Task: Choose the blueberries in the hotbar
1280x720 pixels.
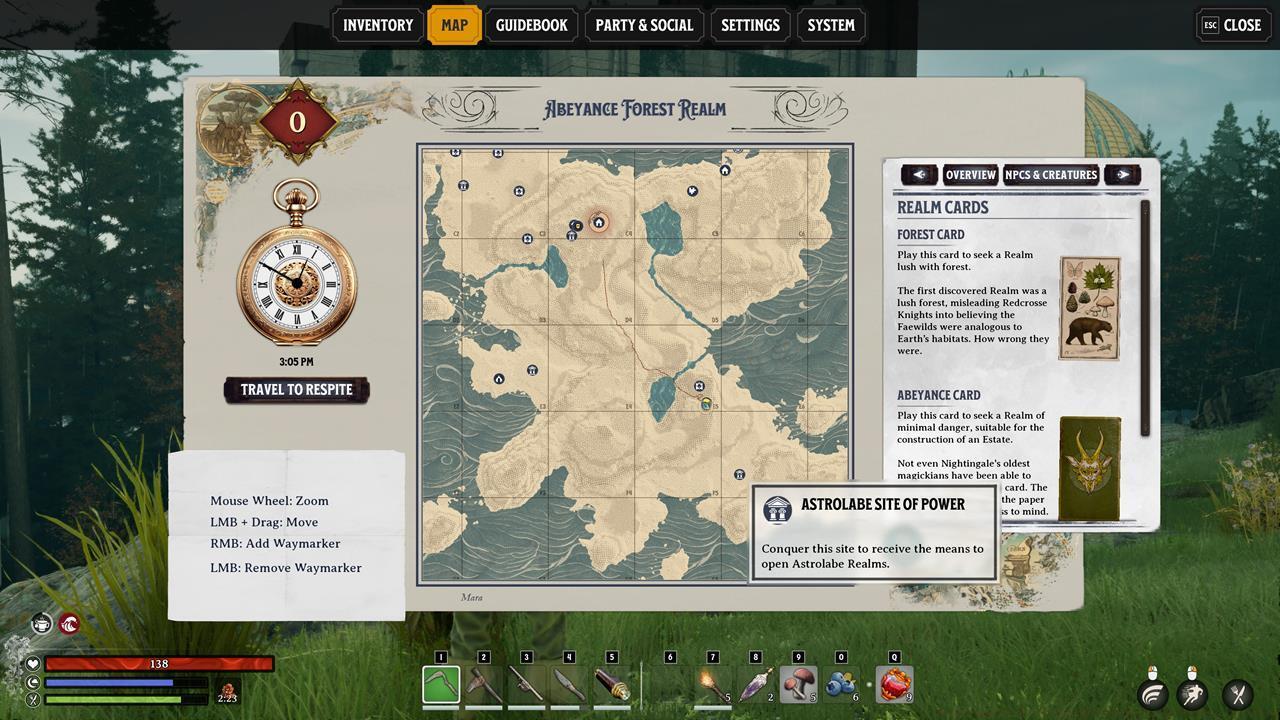Action: pyautogui.click(x=840, y=685)
